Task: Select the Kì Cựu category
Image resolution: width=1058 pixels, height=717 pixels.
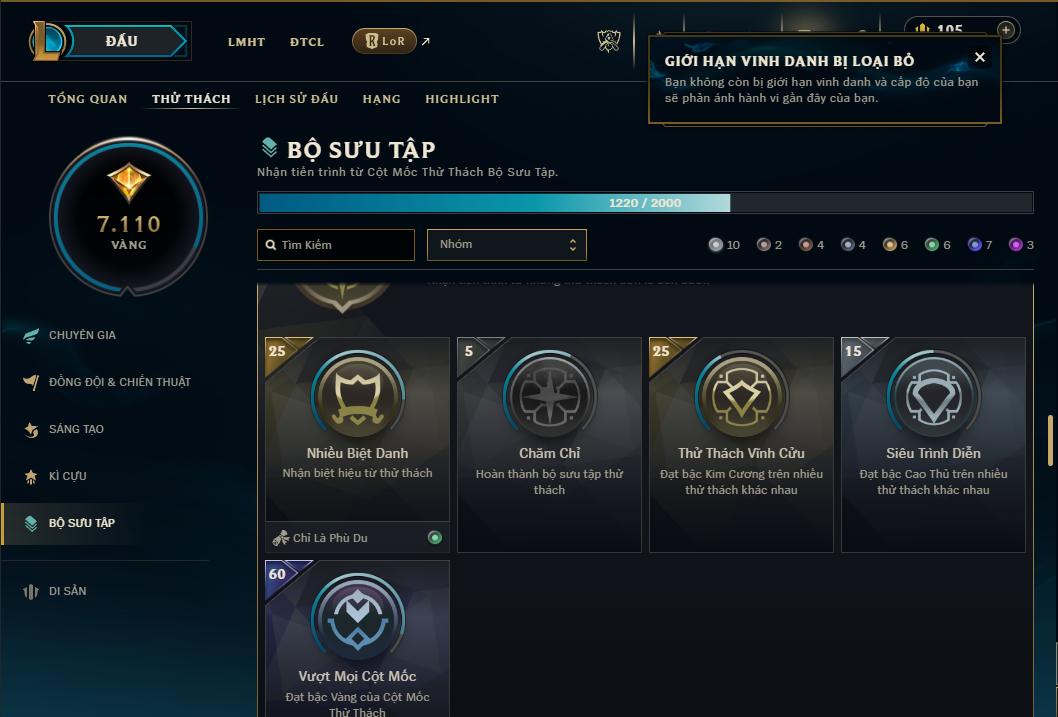Action: 67,476
